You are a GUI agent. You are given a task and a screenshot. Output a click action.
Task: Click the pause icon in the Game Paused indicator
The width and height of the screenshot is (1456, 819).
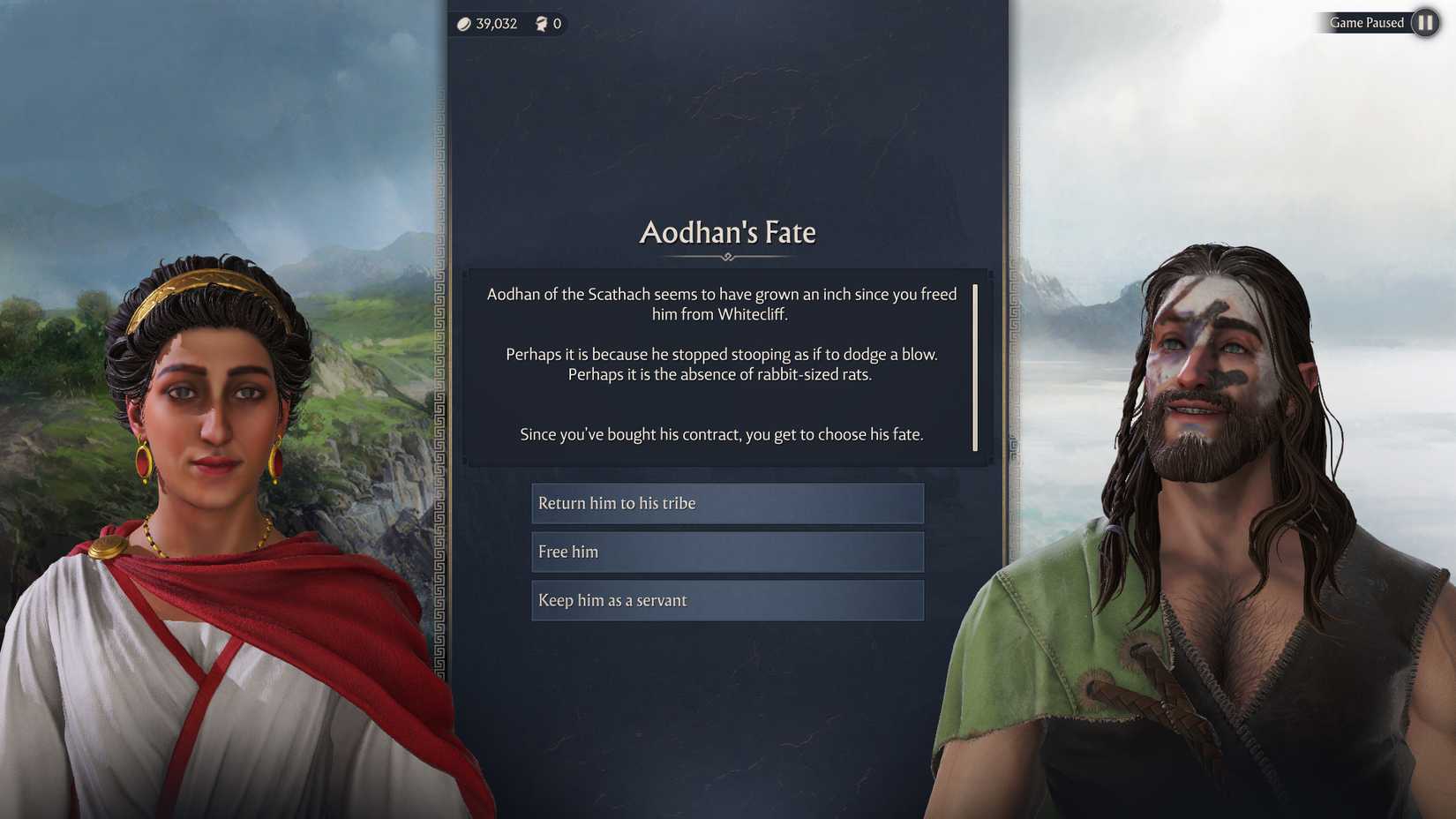(1424, 22)
